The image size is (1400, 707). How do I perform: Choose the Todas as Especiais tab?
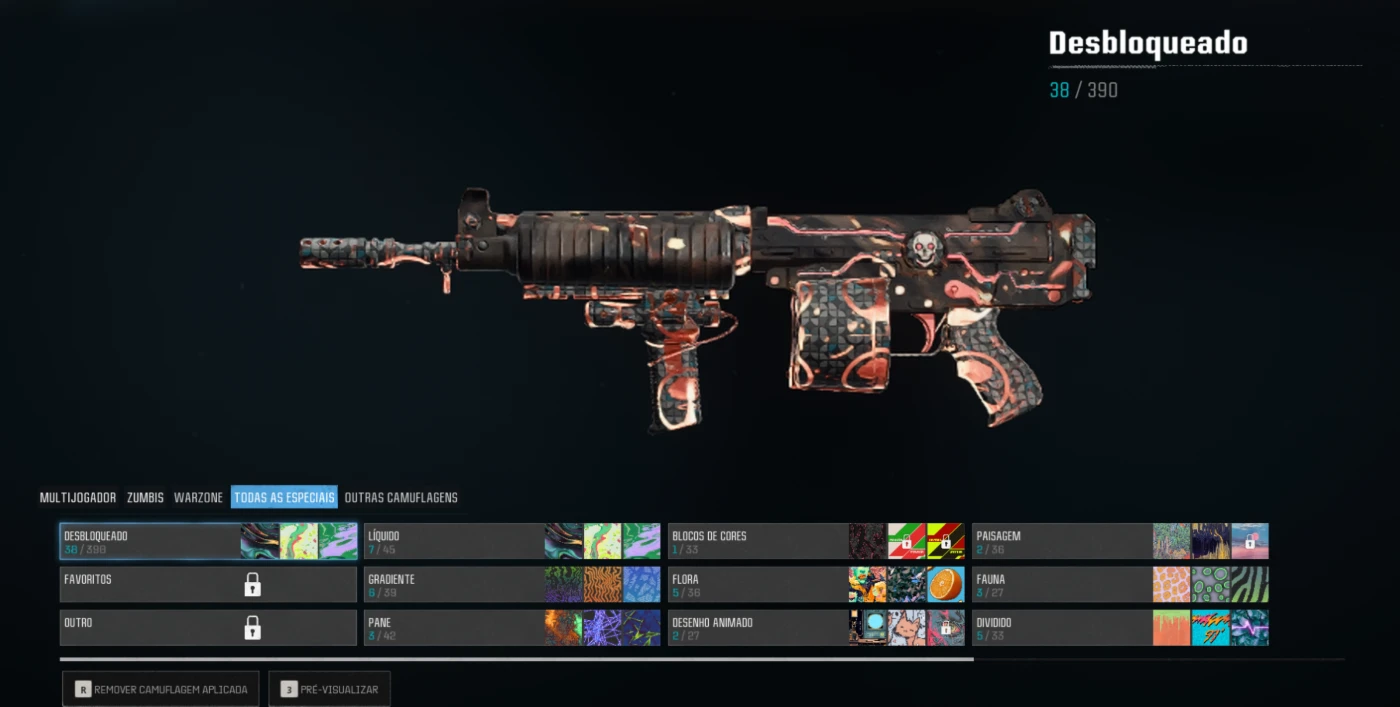click(x=284, y=497)
